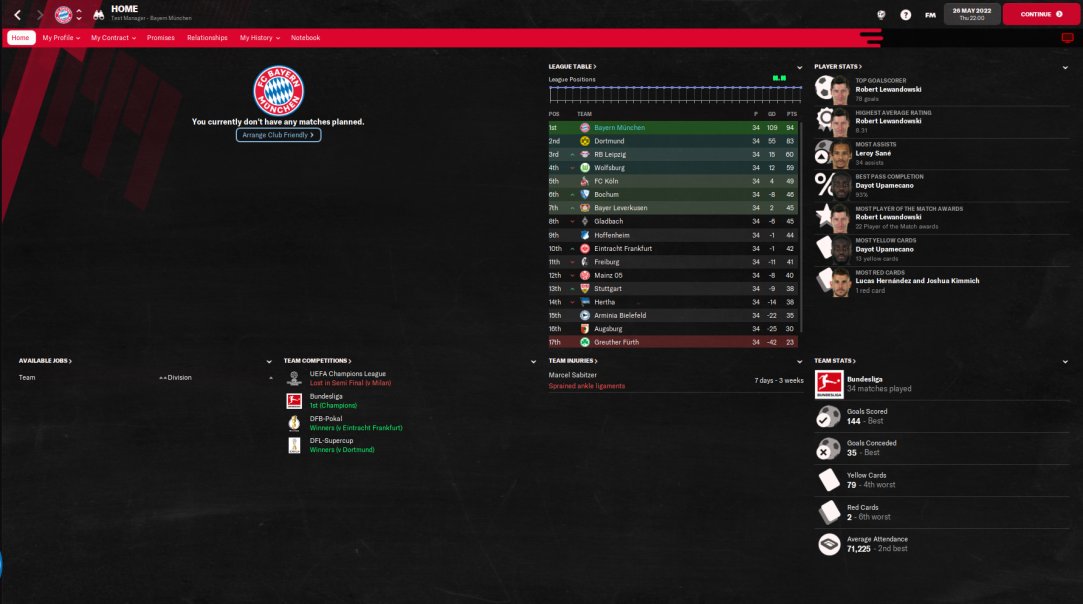Screen dimensions: 1083x604
Task: Switch to the Promises tab
Action: pos(160,38)
